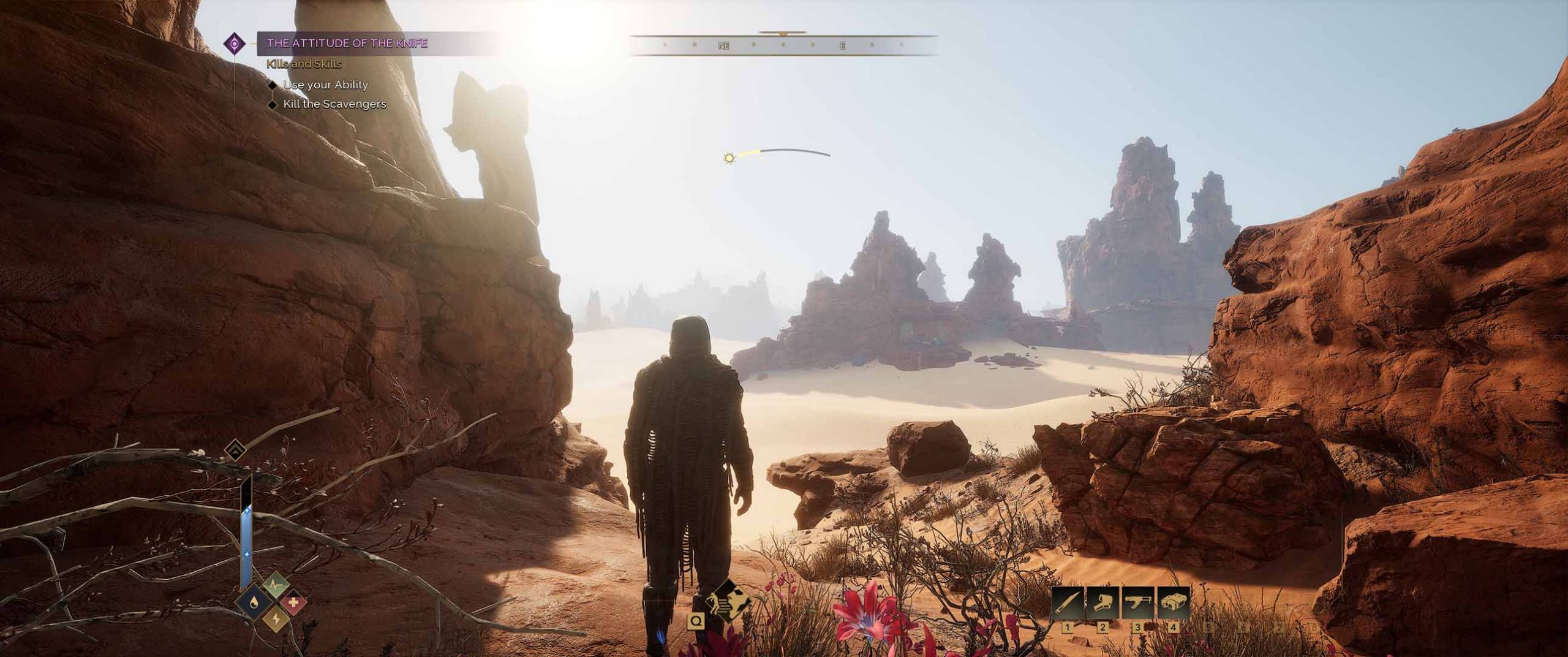1568x657 pixels.
Task: Choose the hotbar slot 2 item
Action: pos(1103,604)
